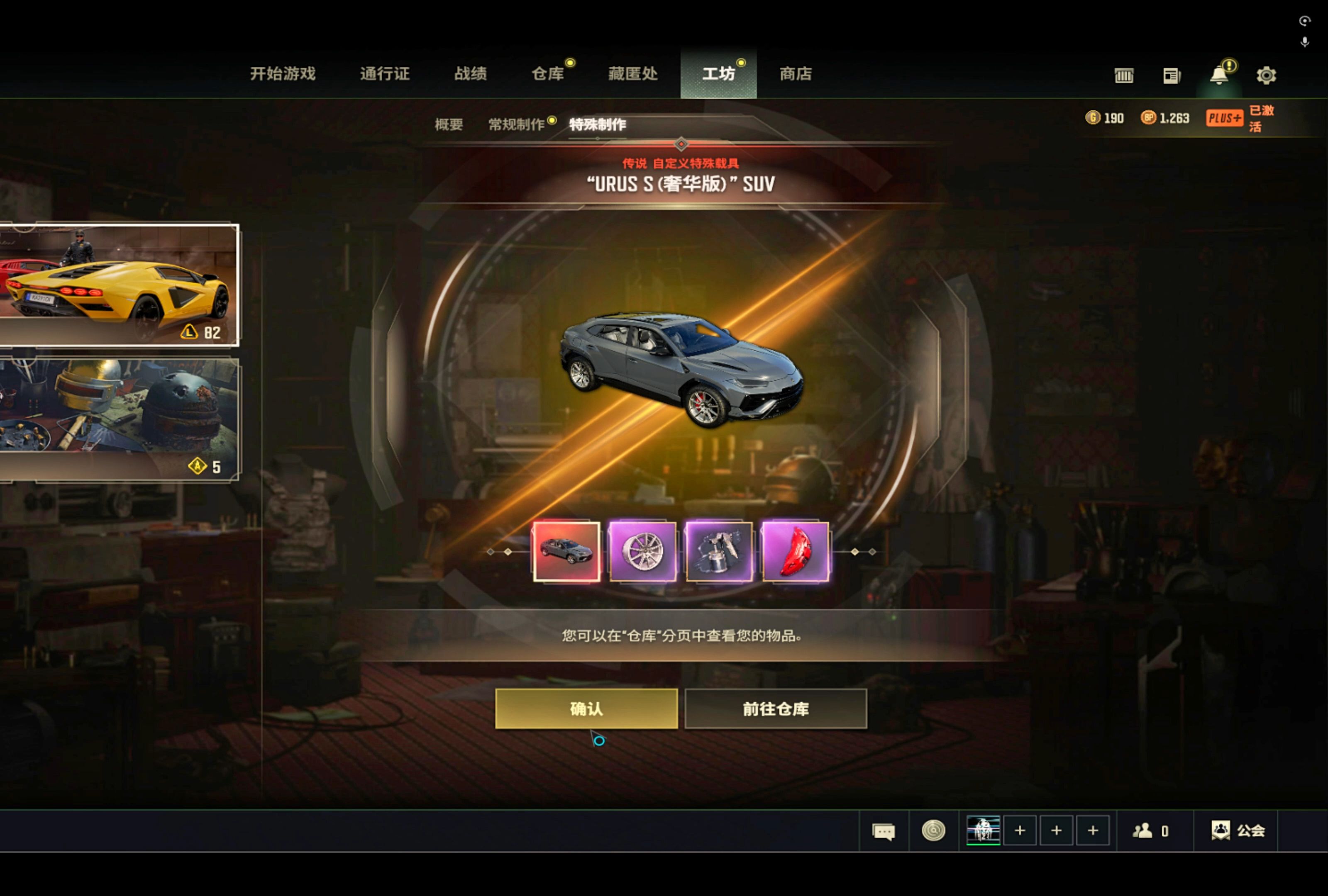The image size is (1328, 896).
Task: Click 前往仓库 to go to warehouse
Action: [776, 709]
